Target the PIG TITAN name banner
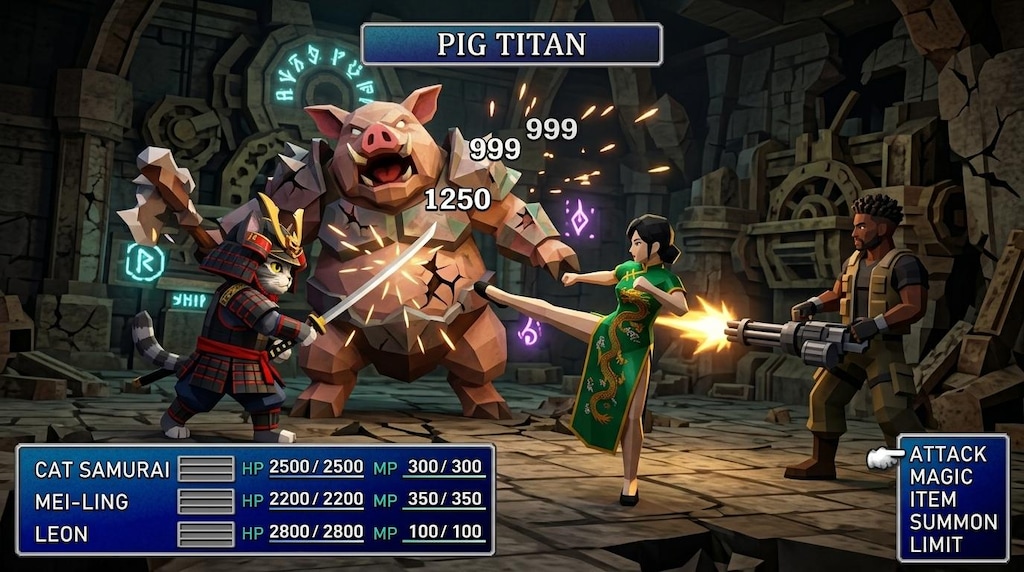The width and height of the screenshot is (1024, 572). [x=511, y=45]
